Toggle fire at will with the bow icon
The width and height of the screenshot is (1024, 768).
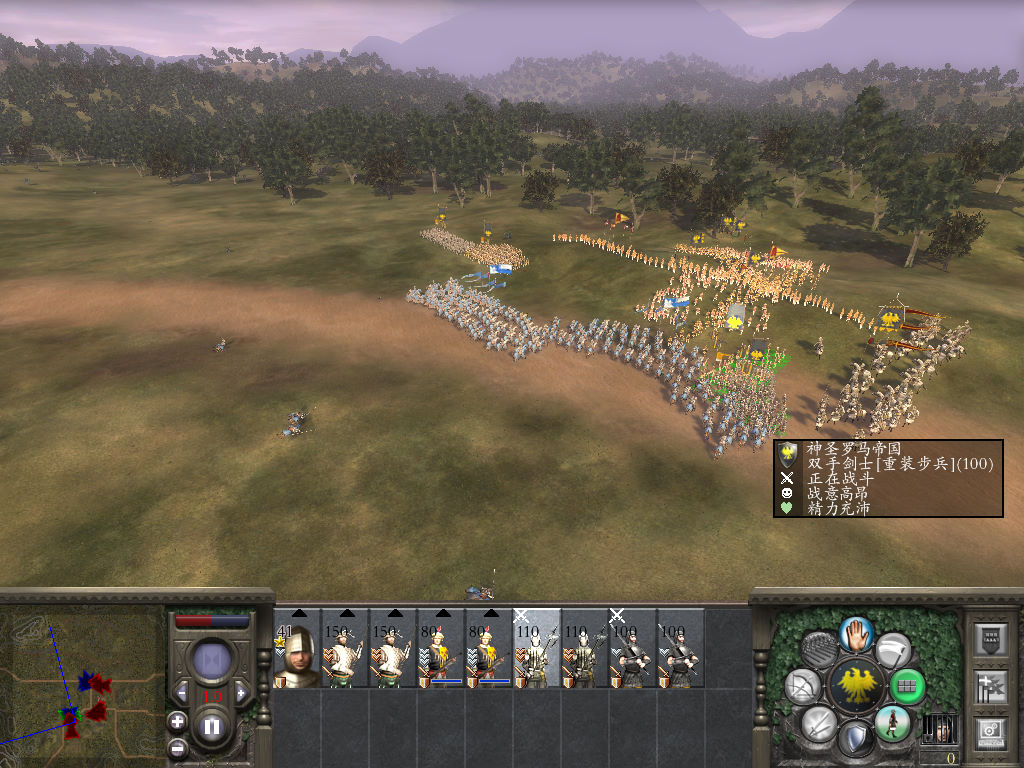[x=802, y=686]
